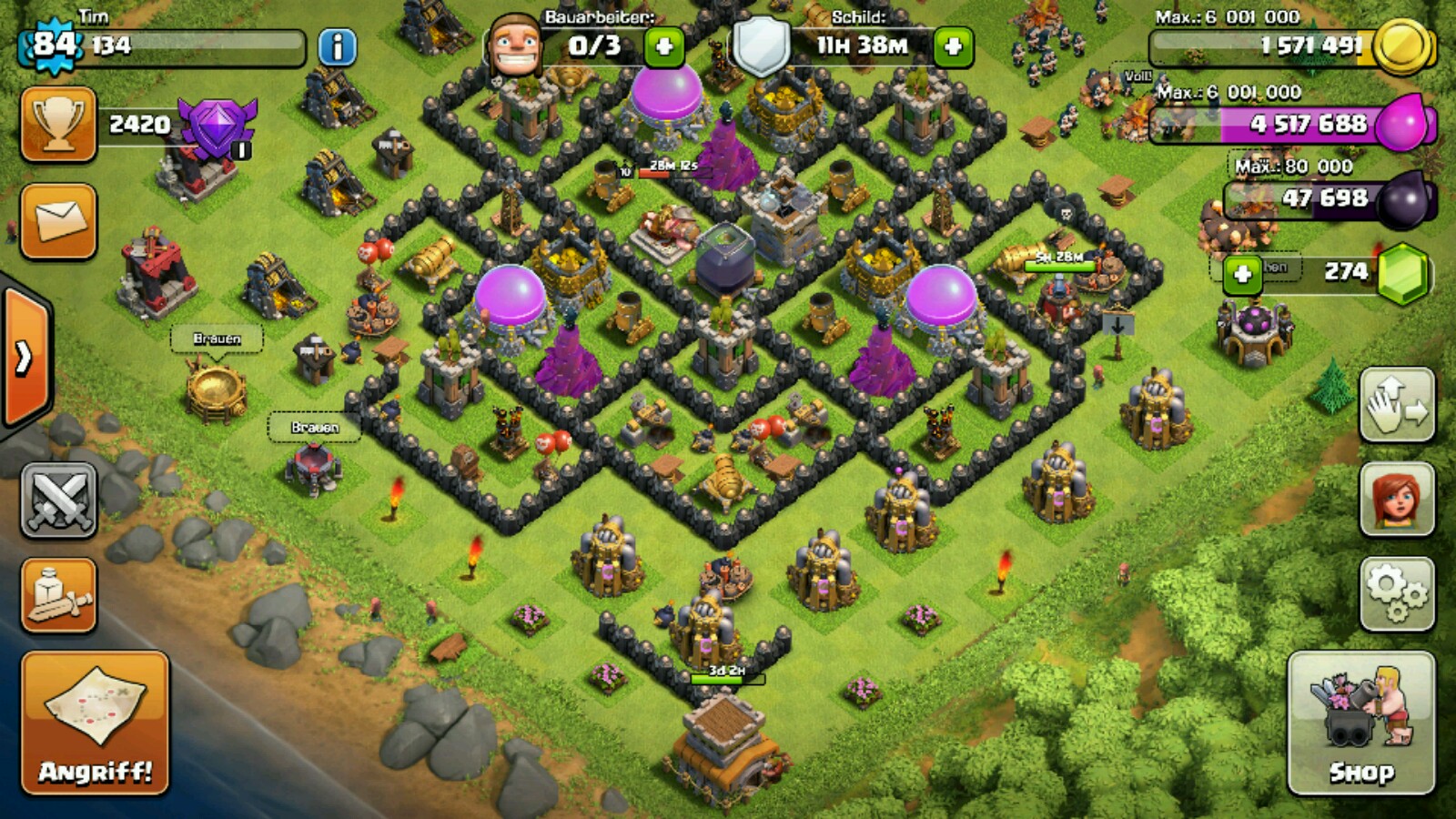Show player info with blue i button

click(337, 47)
